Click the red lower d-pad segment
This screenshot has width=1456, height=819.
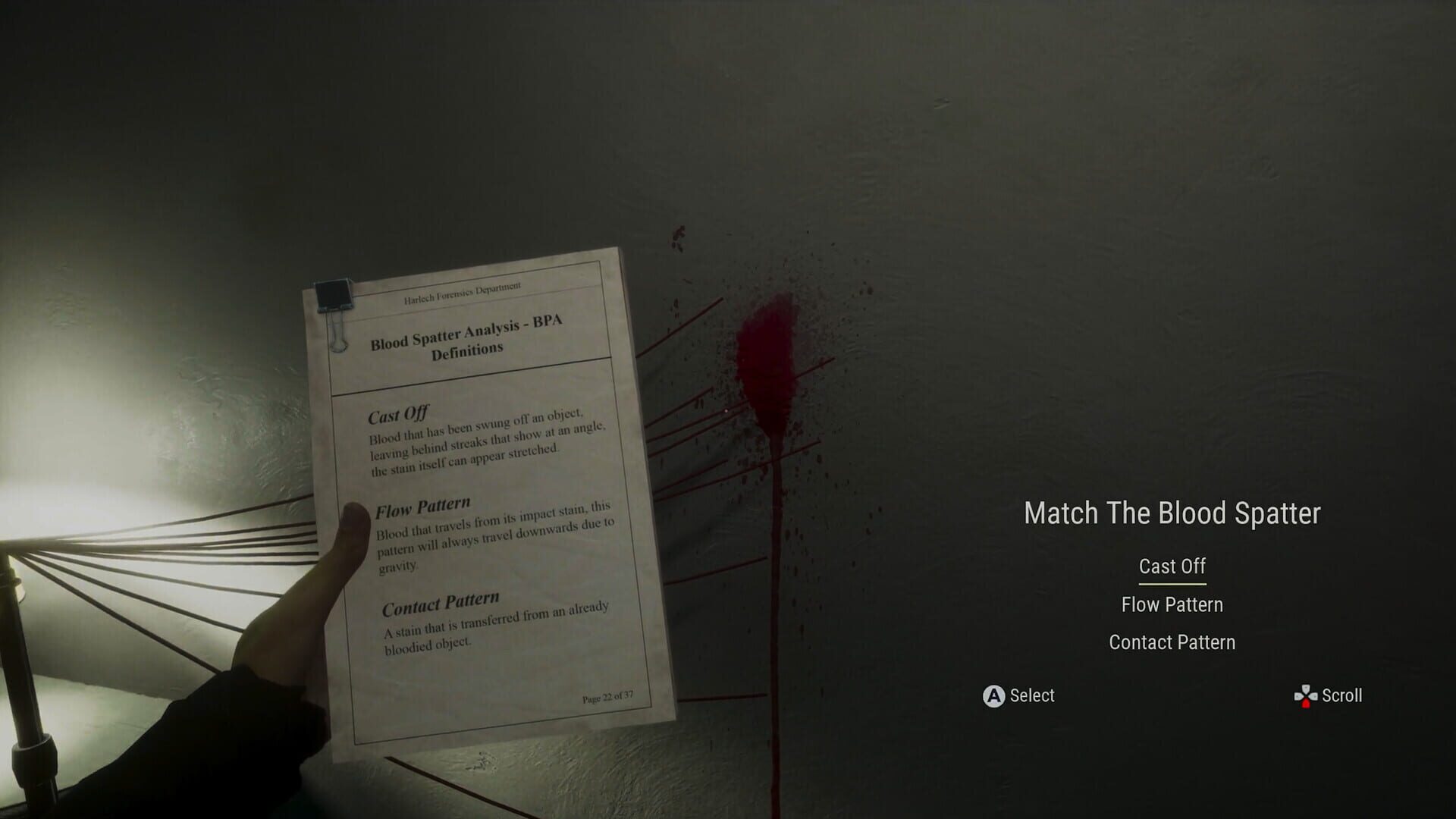click(1306, 703)
